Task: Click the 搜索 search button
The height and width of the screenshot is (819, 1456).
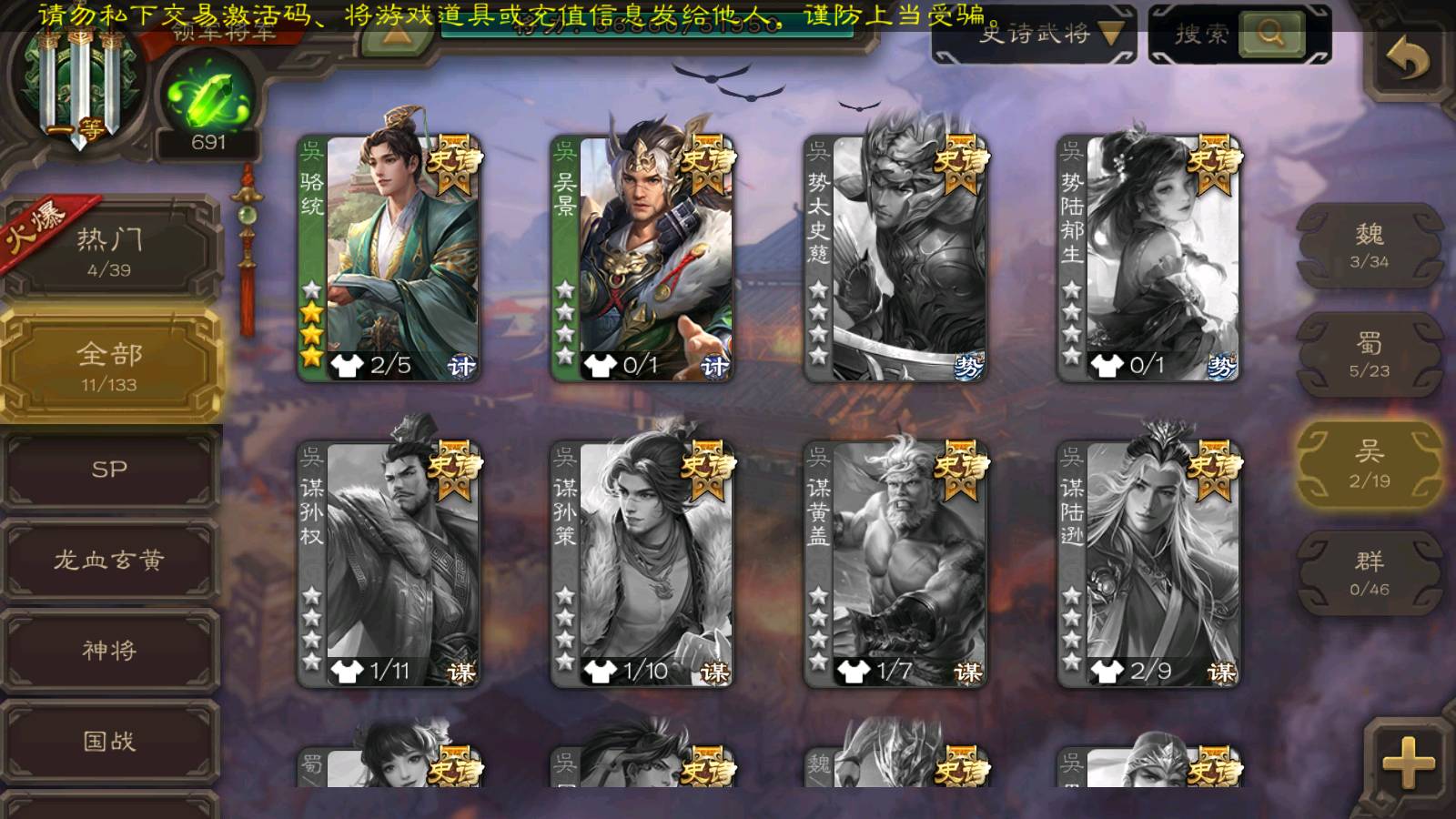Action: tap(1269, 35)
